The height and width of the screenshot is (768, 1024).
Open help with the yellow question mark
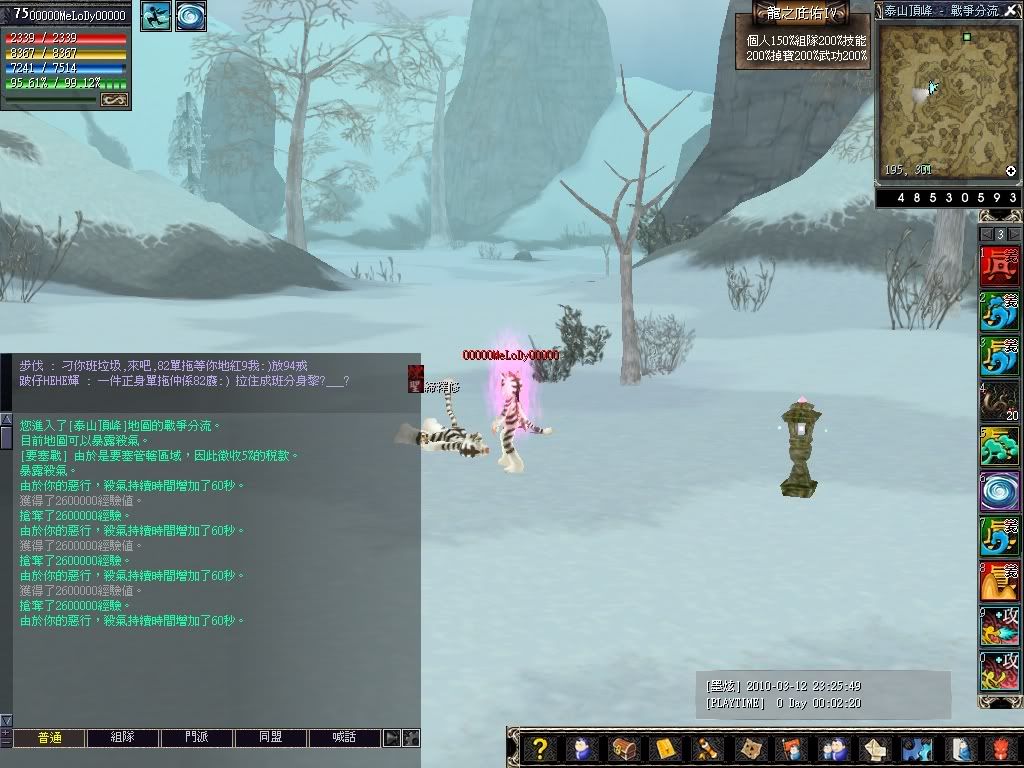click(x=540, y=748)
